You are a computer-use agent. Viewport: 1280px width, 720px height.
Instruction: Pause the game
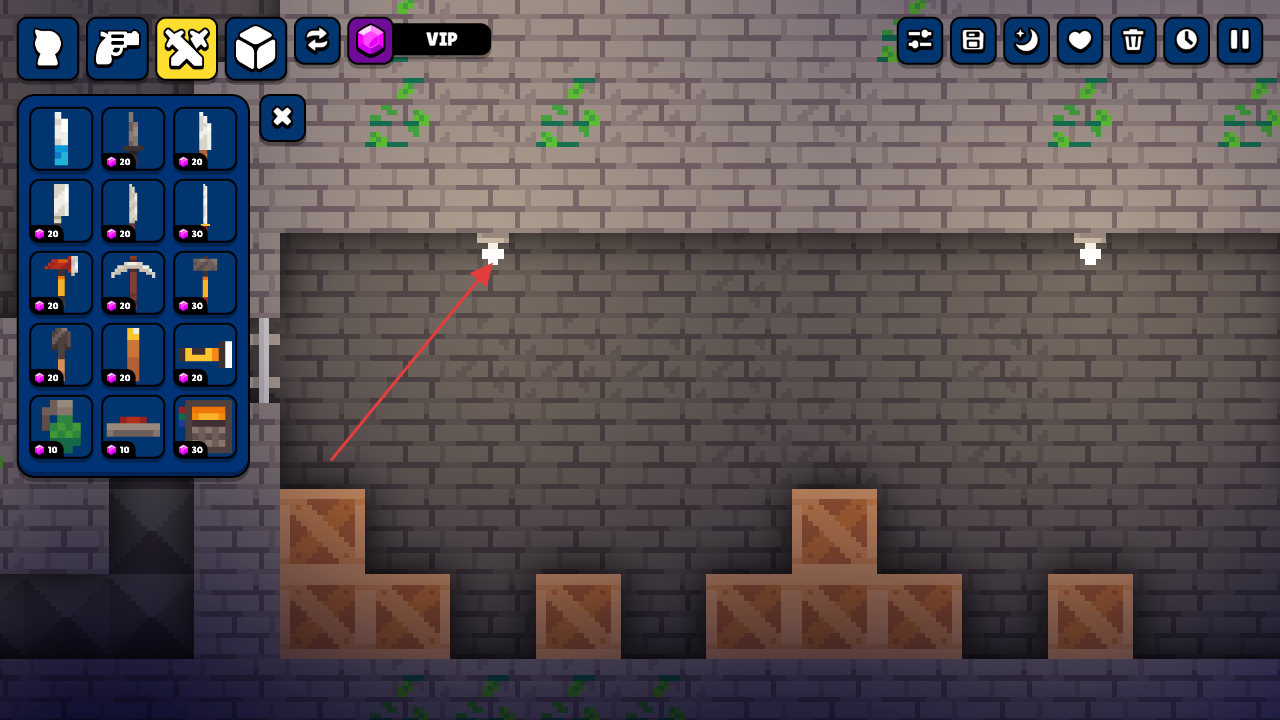tap(1240, 41)
